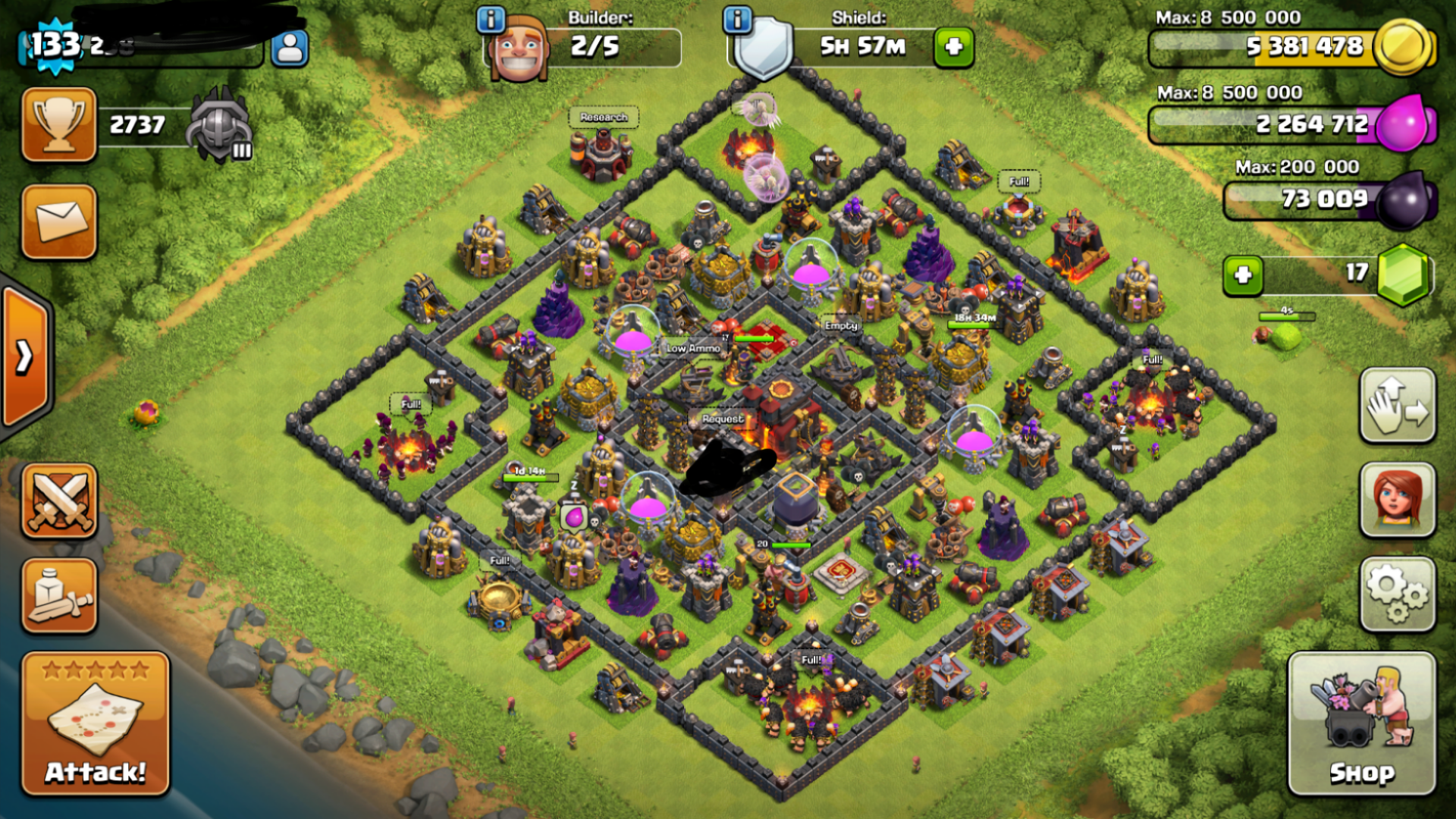Add shield time with green plus
This screenshot has height=819, width=1456.
953,47
